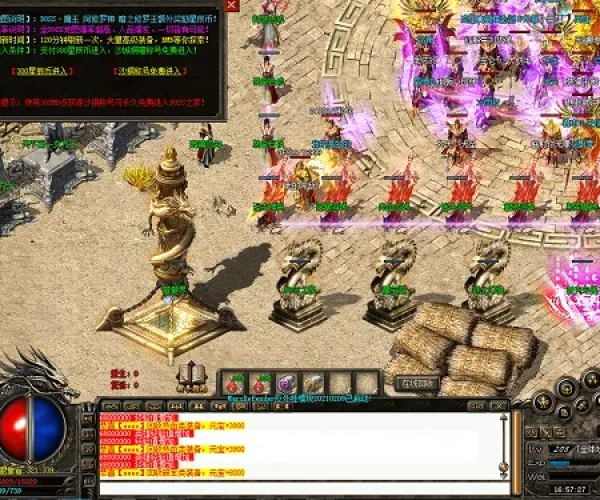Use the second red potion in the hotbar
Viewport: 600px width, 500px height.
pyautogui.click(x=262, y=383)
